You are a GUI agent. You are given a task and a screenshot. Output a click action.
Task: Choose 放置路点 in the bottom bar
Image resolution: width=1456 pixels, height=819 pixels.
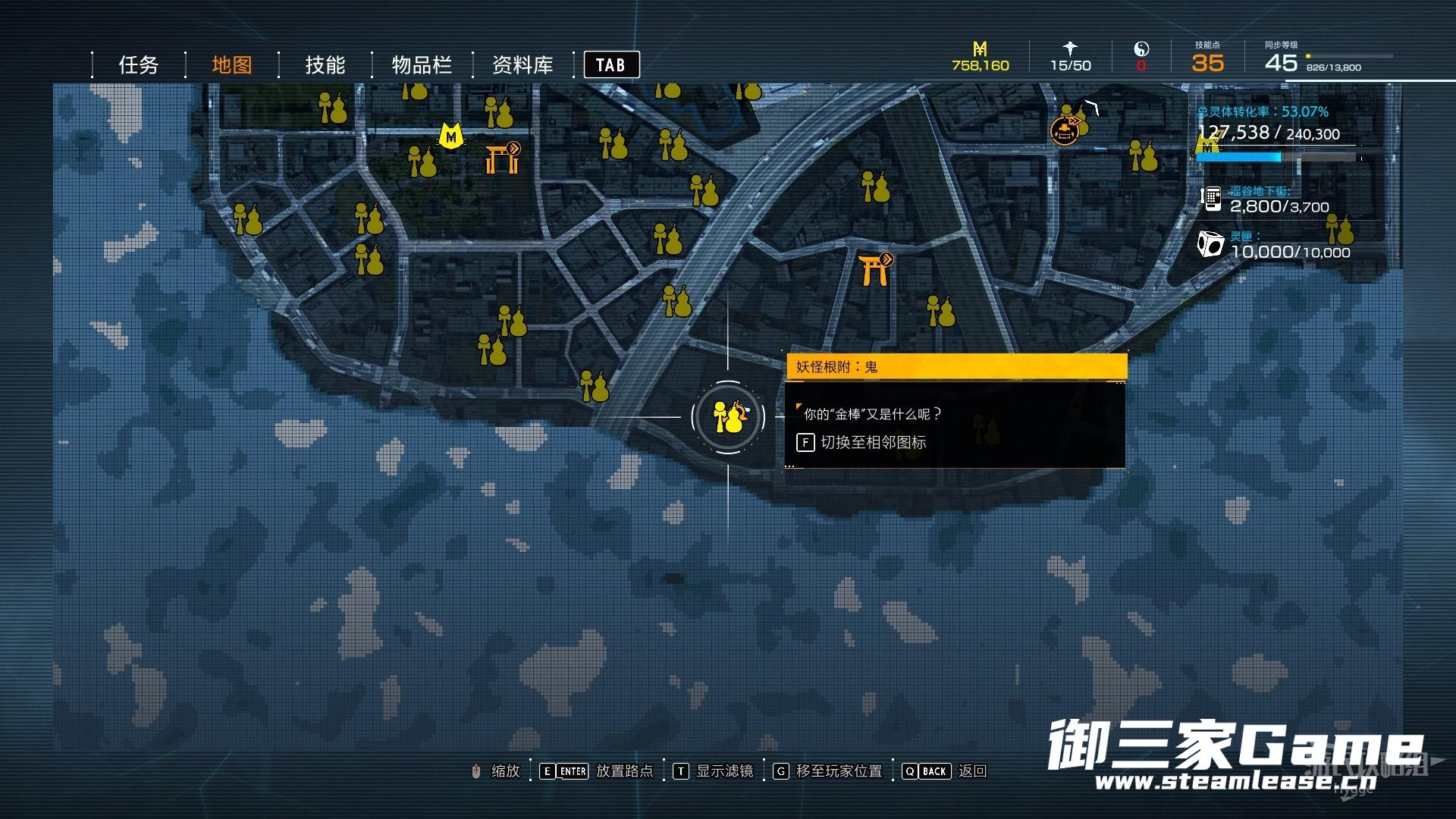[623, 771]
